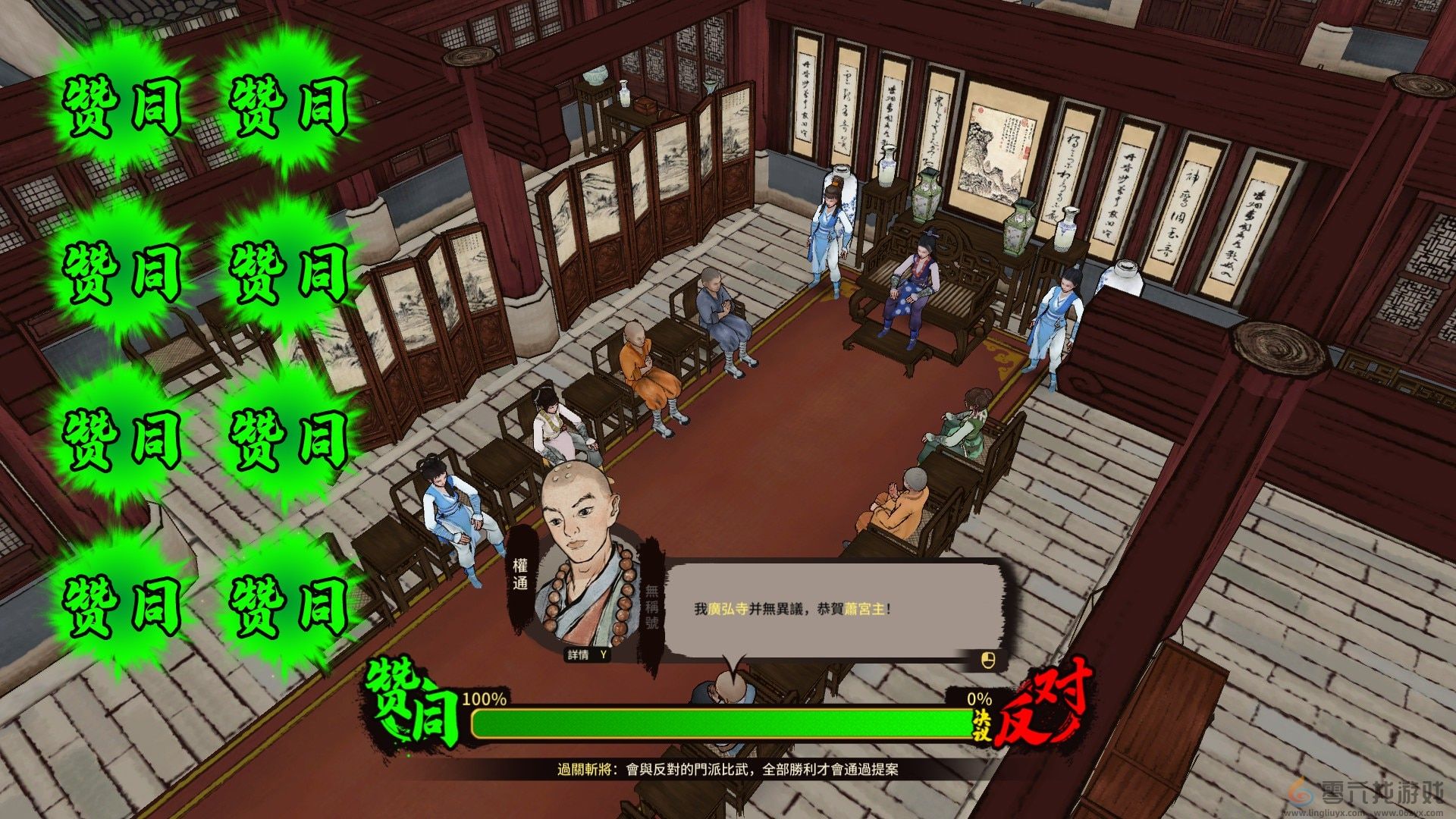Open the 詳情 details for 權通
Viewport: 1456px width, 819px height.
(588, 654)
